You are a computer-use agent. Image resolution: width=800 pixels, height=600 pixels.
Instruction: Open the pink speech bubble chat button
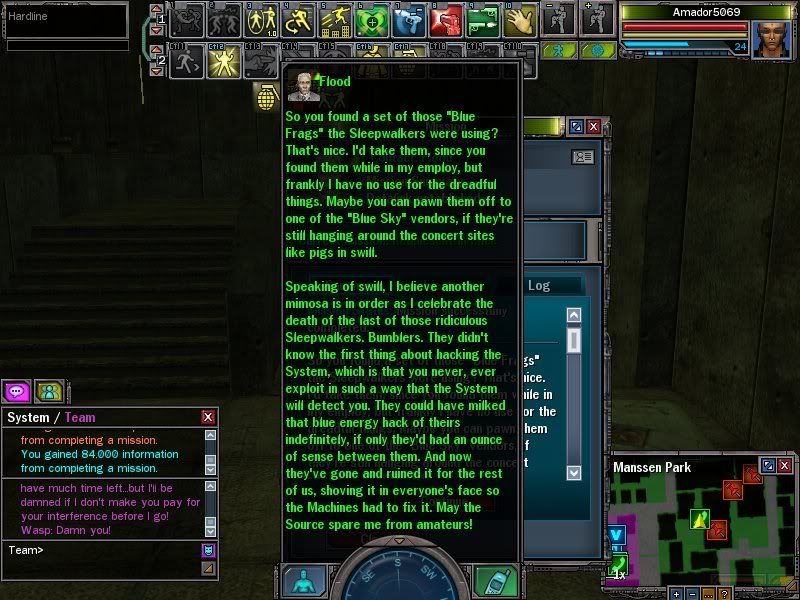pos(17,391)
